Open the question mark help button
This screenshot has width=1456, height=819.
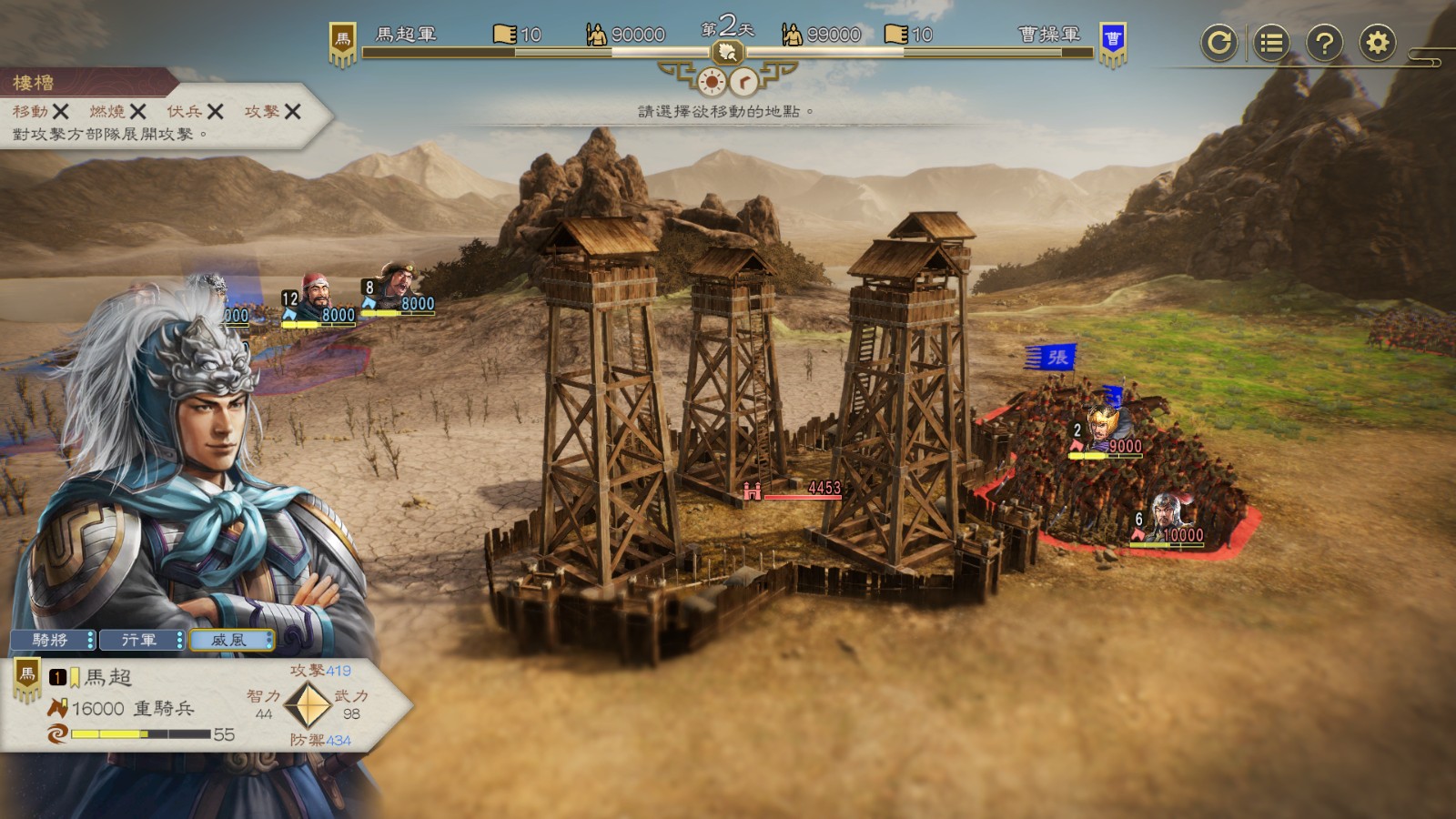click(1324, 43)
